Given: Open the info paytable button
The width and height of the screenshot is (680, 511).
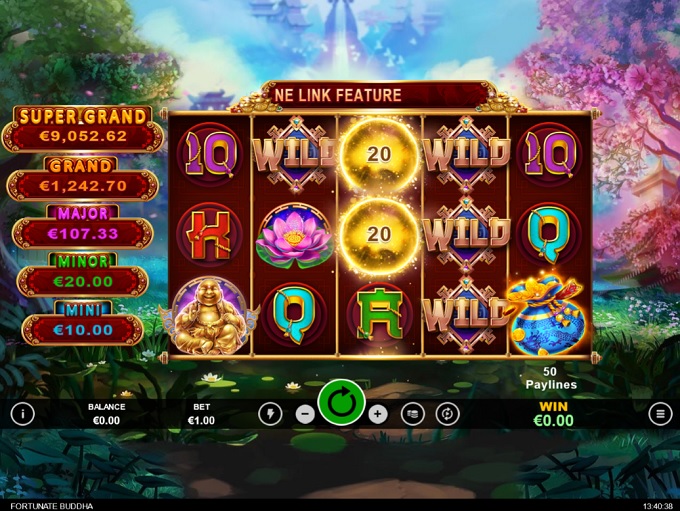Looking at the screenshot, I should pyautogui.click(x=22, y=414).
